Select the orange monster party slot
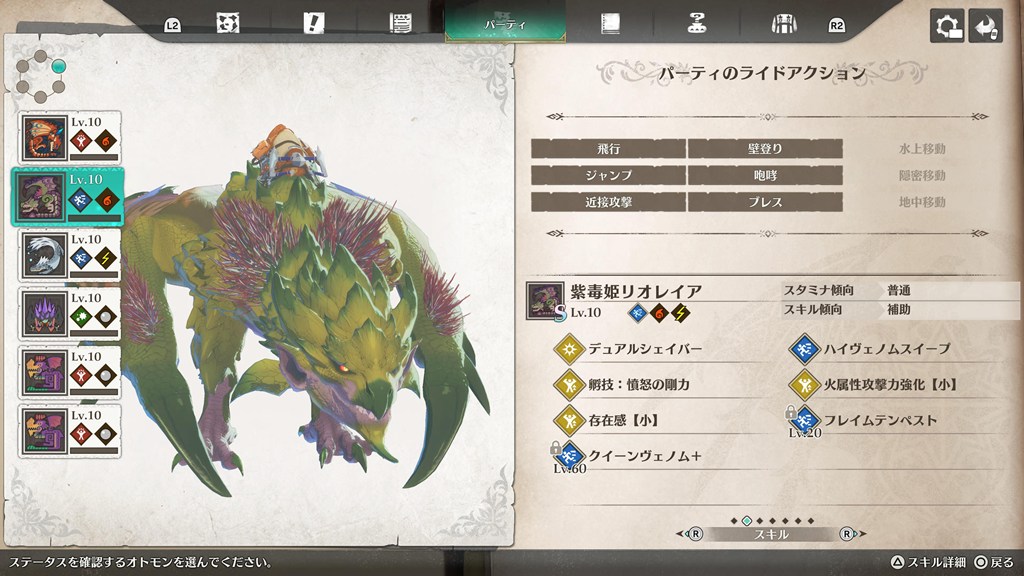This screenshot has height=576, width=1024. [70, 138]
